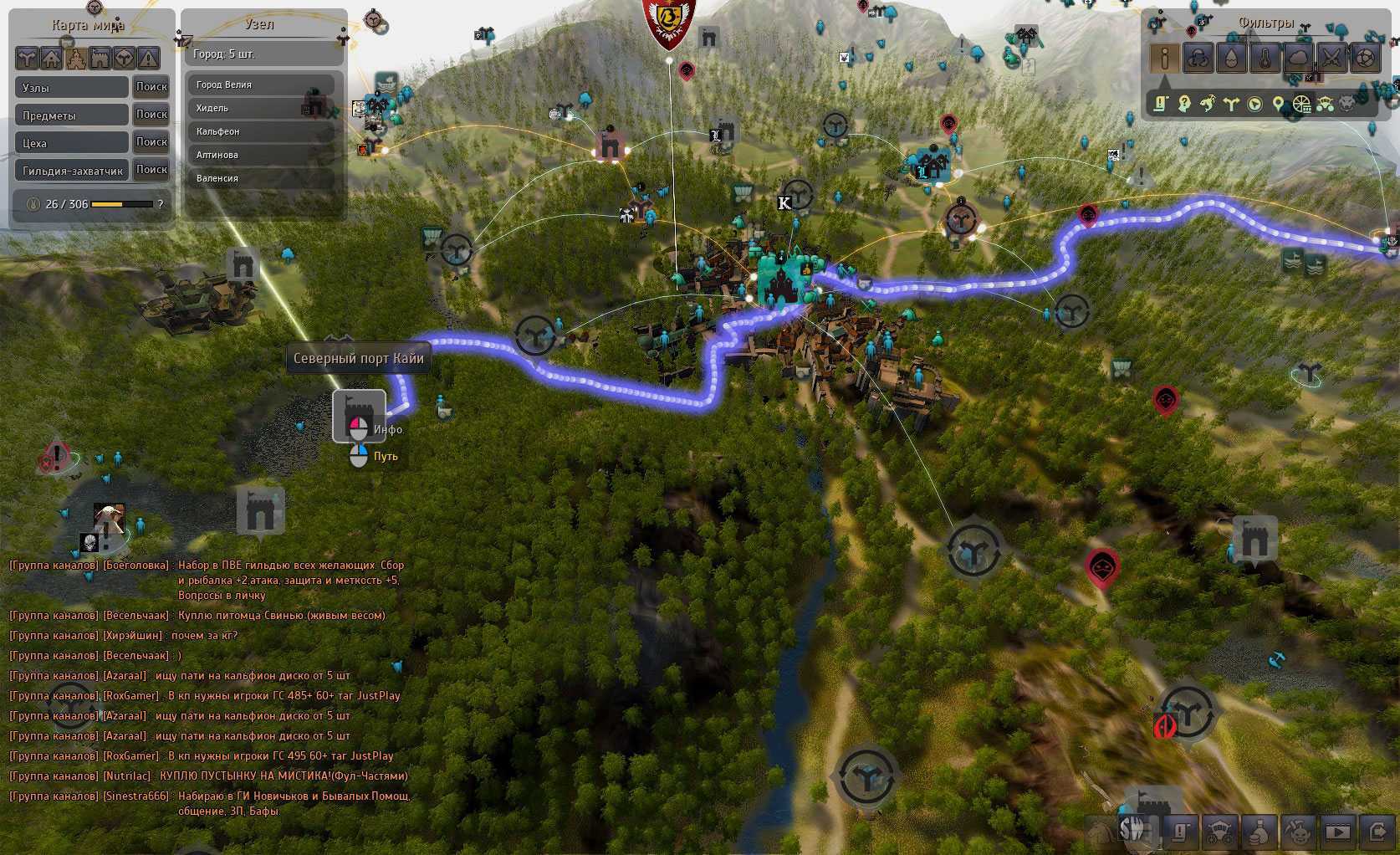Toggle the crossed swords map filter
This screenshot has width=1400, height=855.
(1331, 58)
